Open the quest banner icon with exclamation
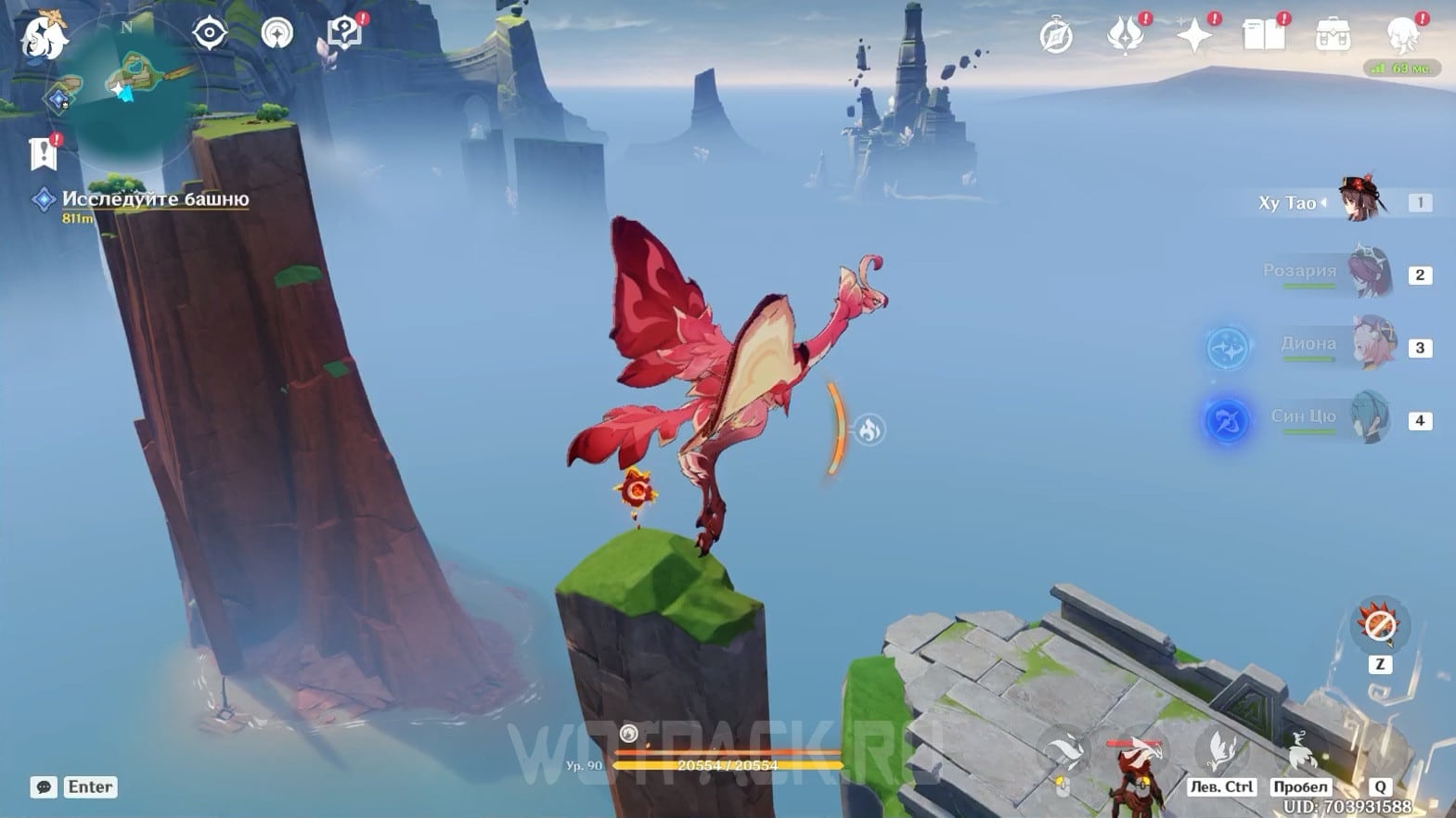 click(44, 153)
